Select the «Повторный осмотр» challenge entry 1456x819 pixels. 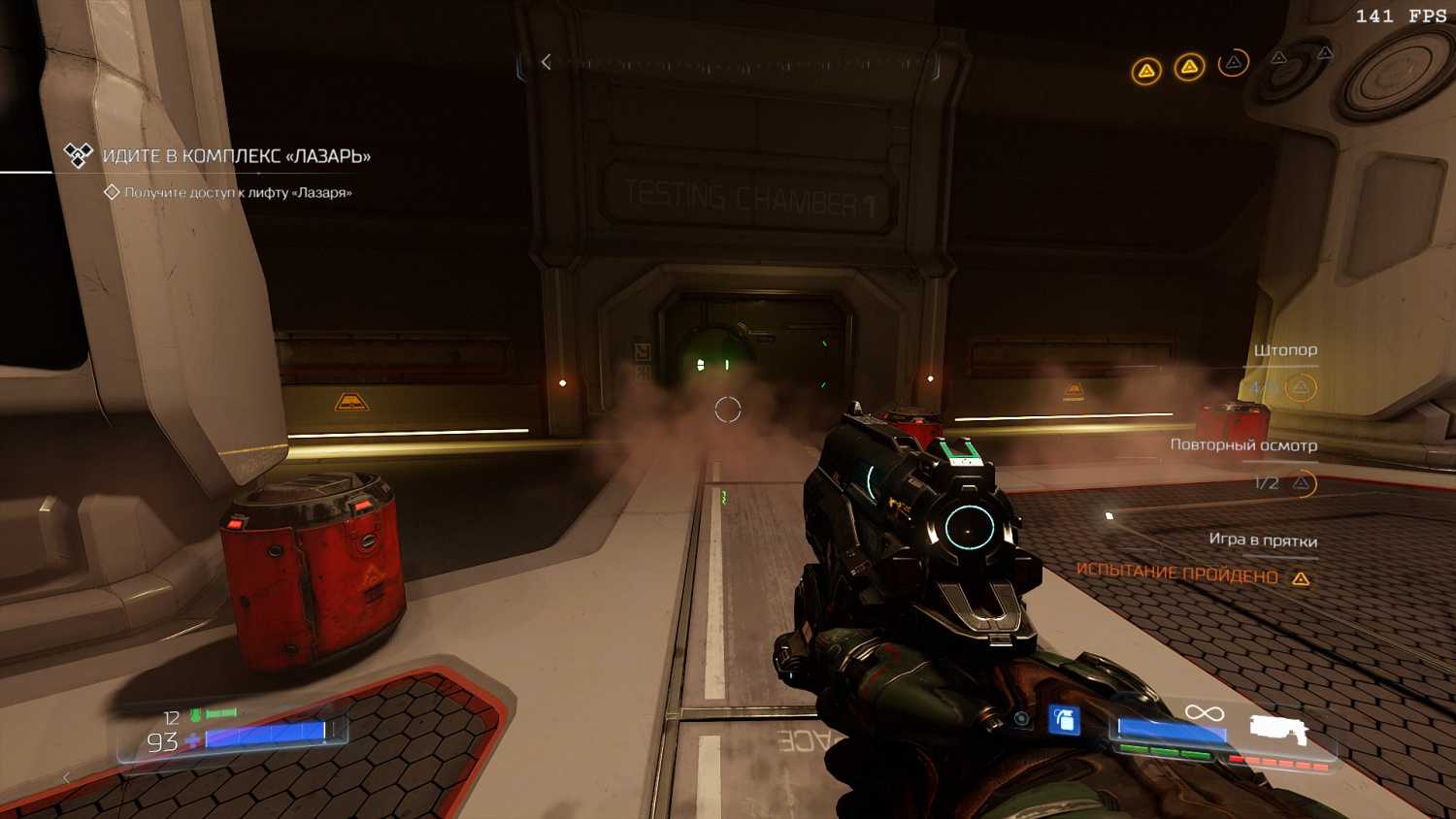point(1242,445)
